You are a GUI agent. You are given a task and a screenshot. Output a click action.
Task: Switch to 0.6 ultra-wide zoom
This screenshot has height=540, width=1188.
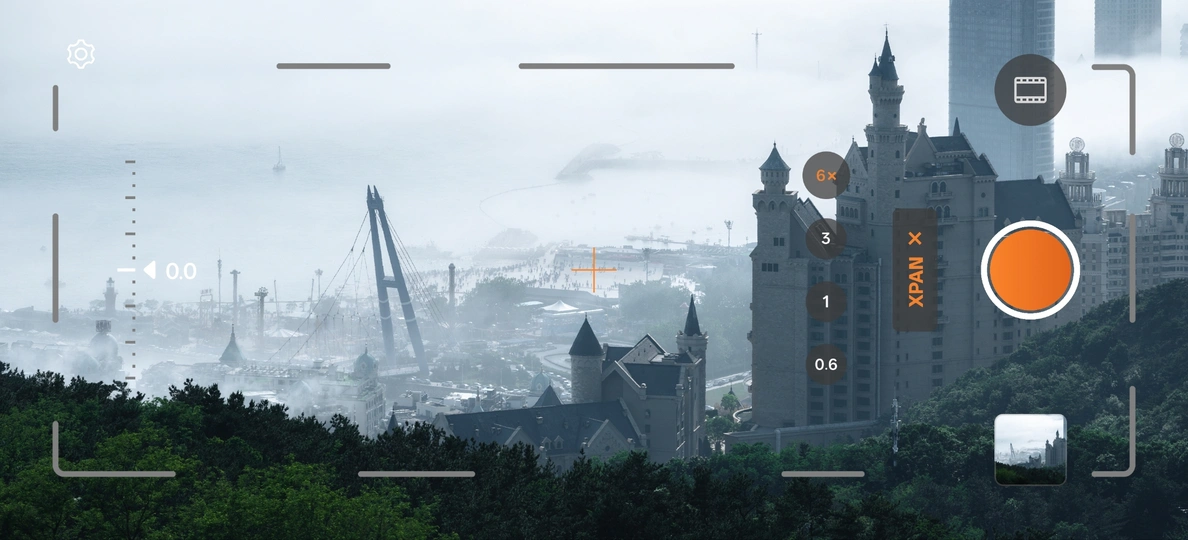(826, 364)
